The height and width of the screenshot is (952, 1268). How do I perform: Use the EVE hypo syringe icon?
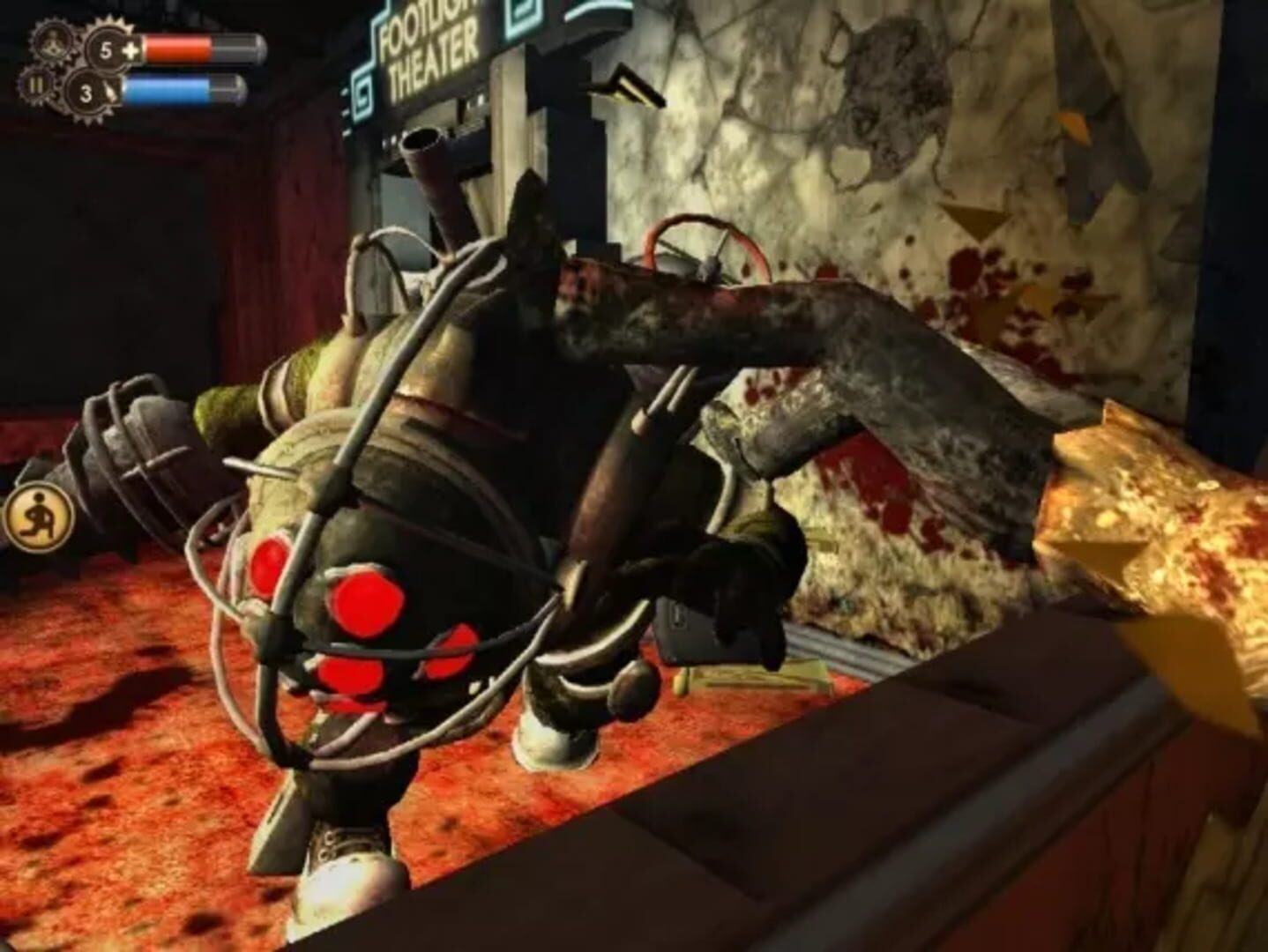111,92
